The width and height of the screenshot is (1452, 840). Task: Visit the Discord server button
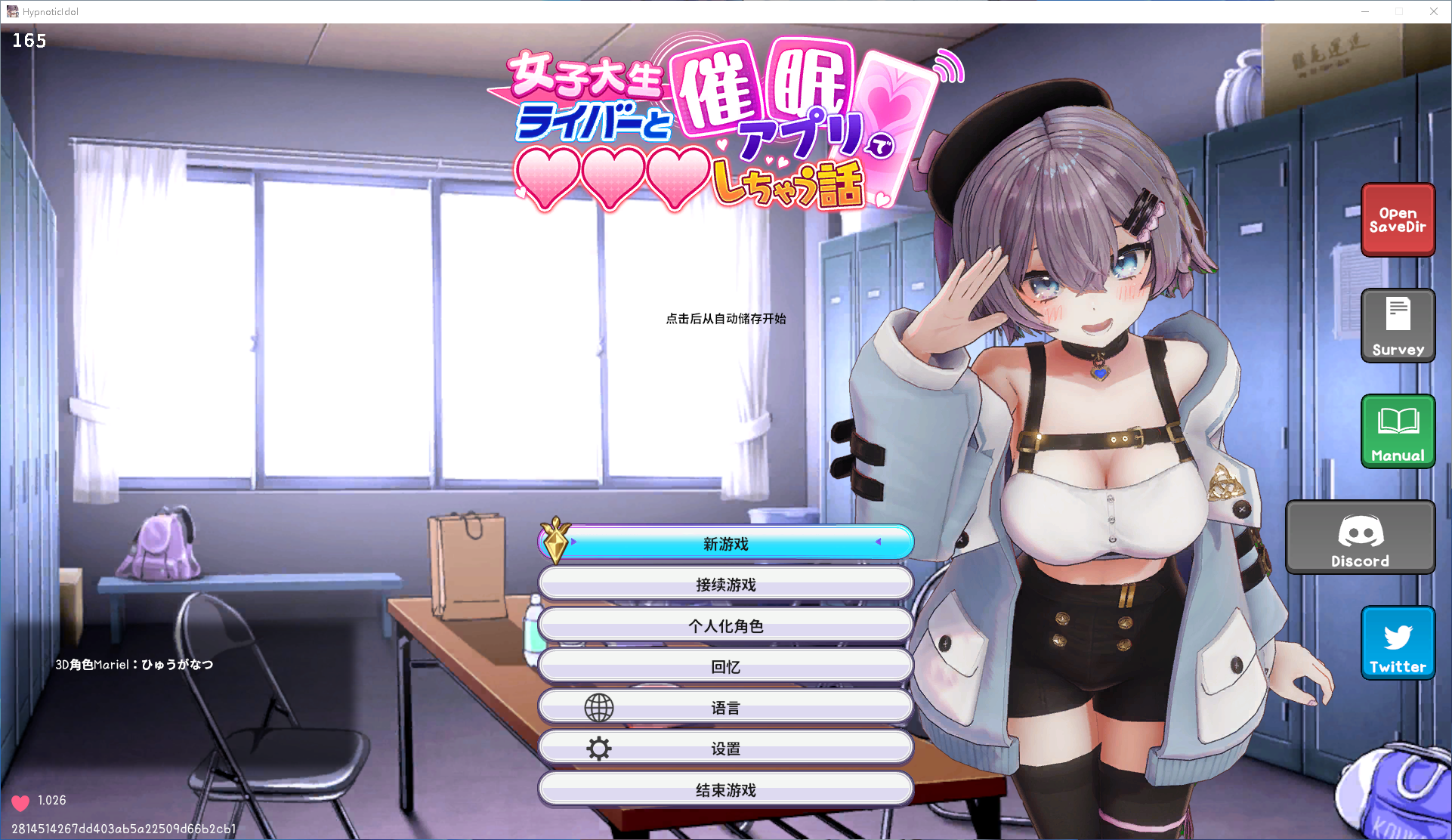pos(1360,537)
